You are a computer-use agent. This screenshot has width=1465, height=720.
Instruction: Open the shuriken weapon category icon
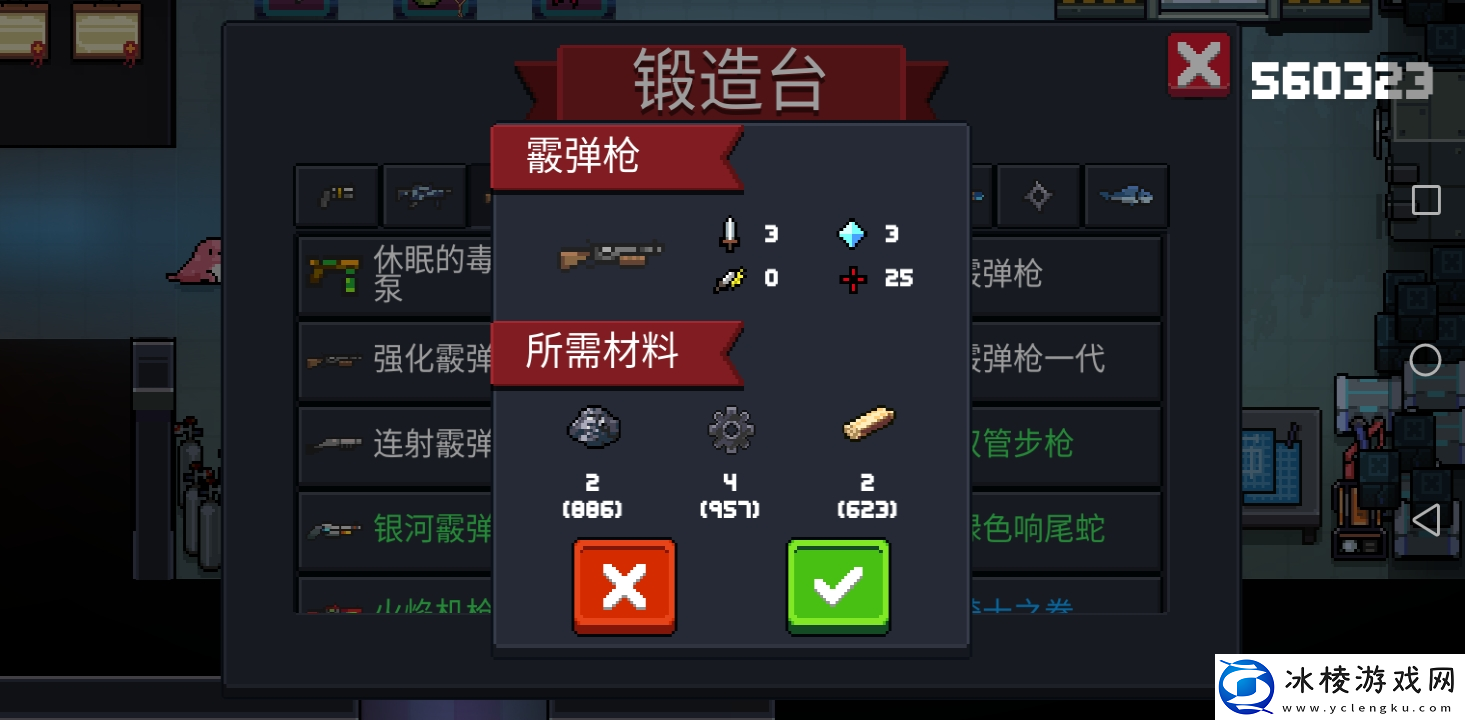point(1038,196)
